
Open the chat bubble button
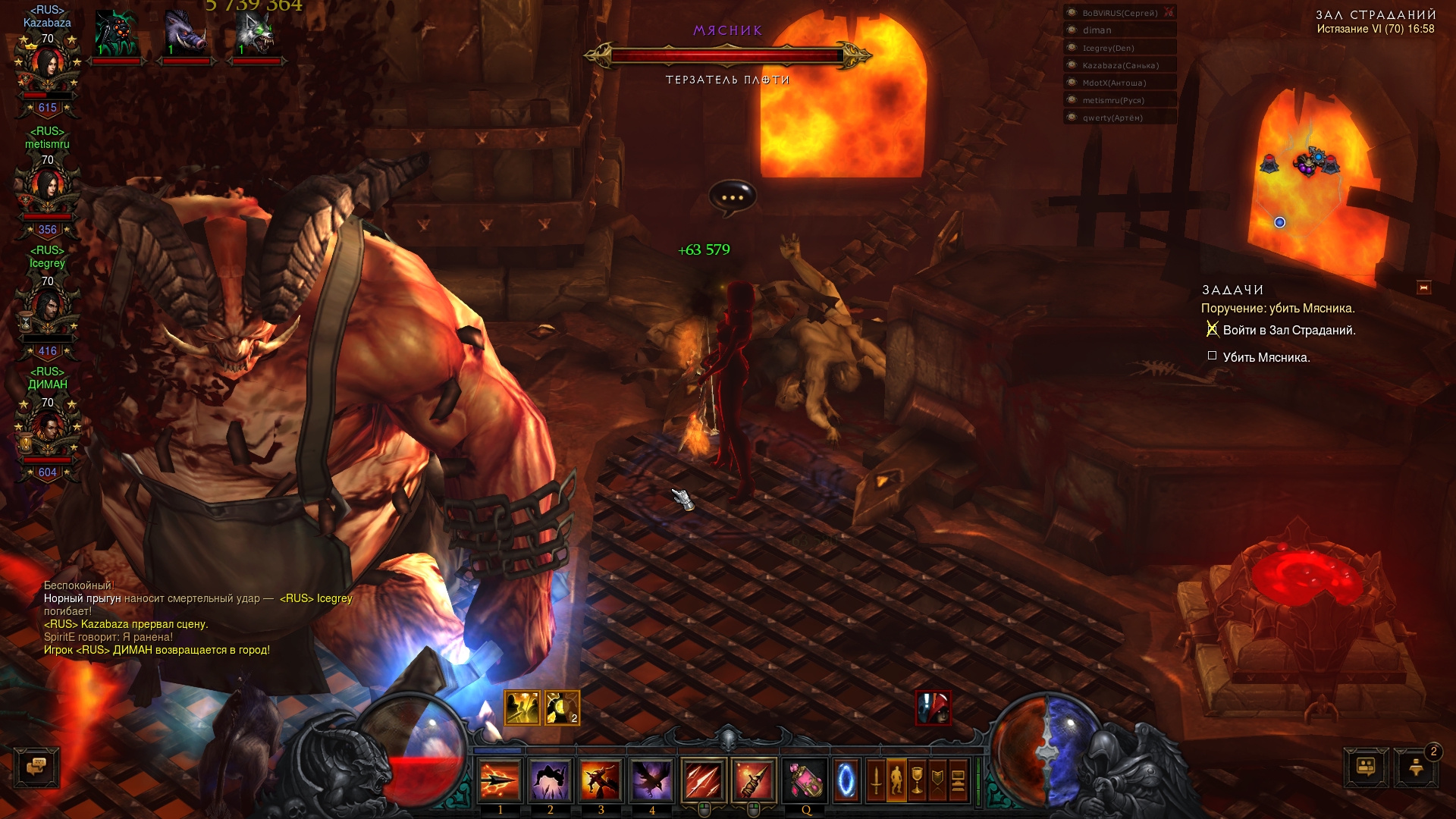pos(36,767)
